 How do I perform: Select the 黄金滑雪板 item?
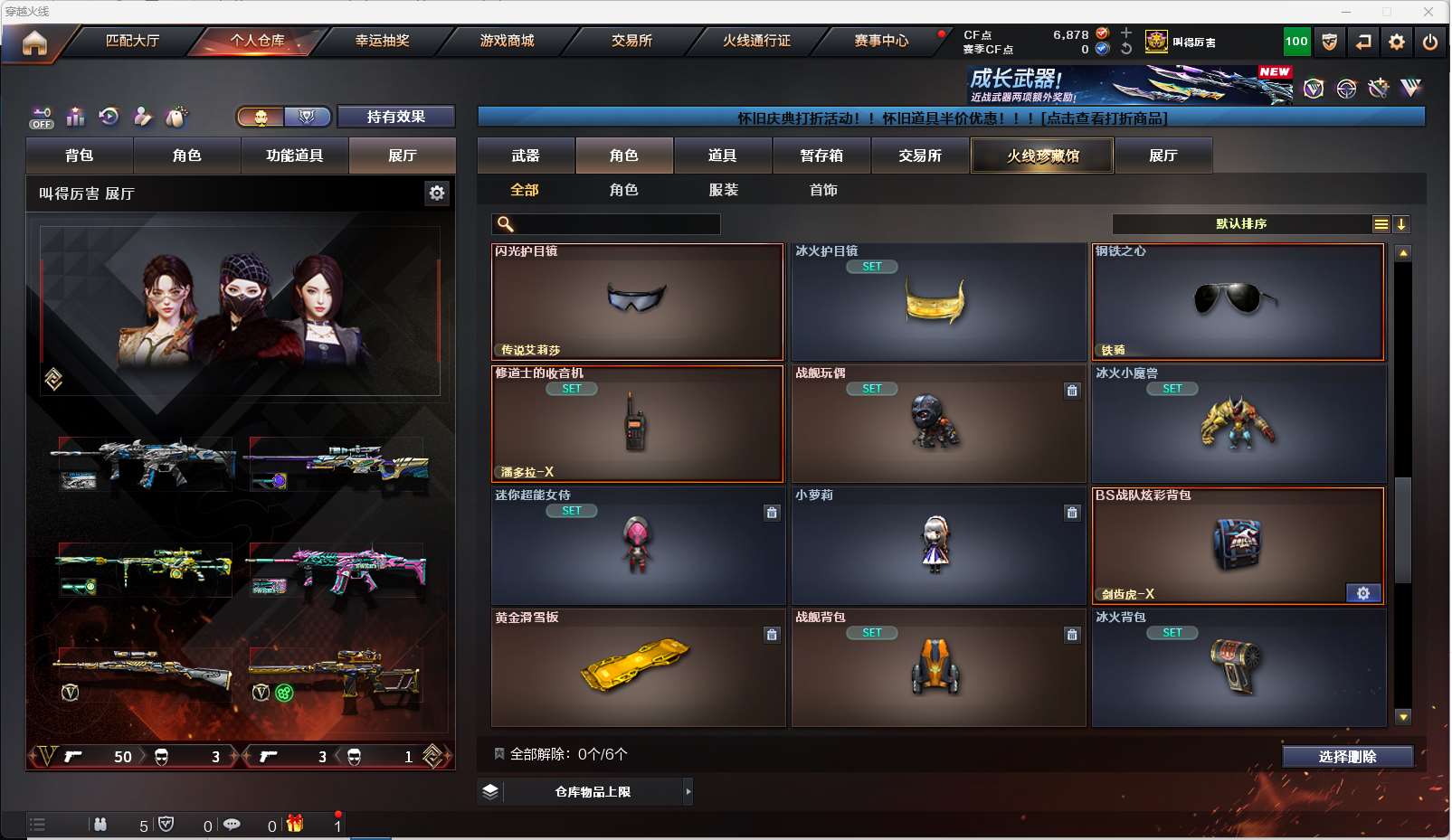pos(637,668)
